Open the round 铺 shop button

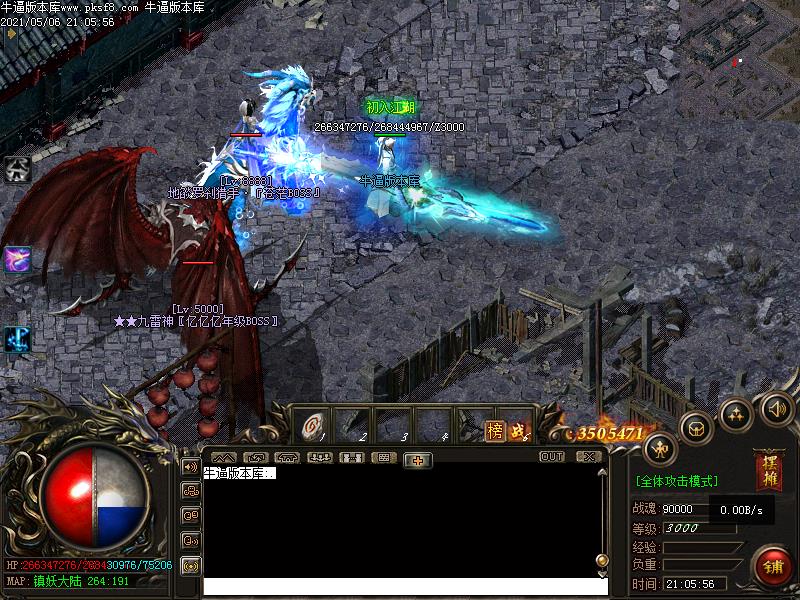(773, 566)
